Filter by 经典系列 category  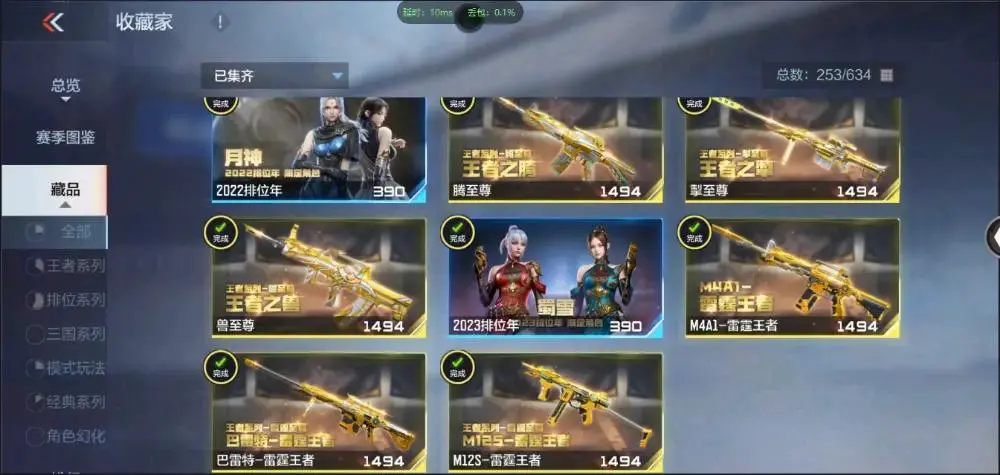(x=68, y=402)
